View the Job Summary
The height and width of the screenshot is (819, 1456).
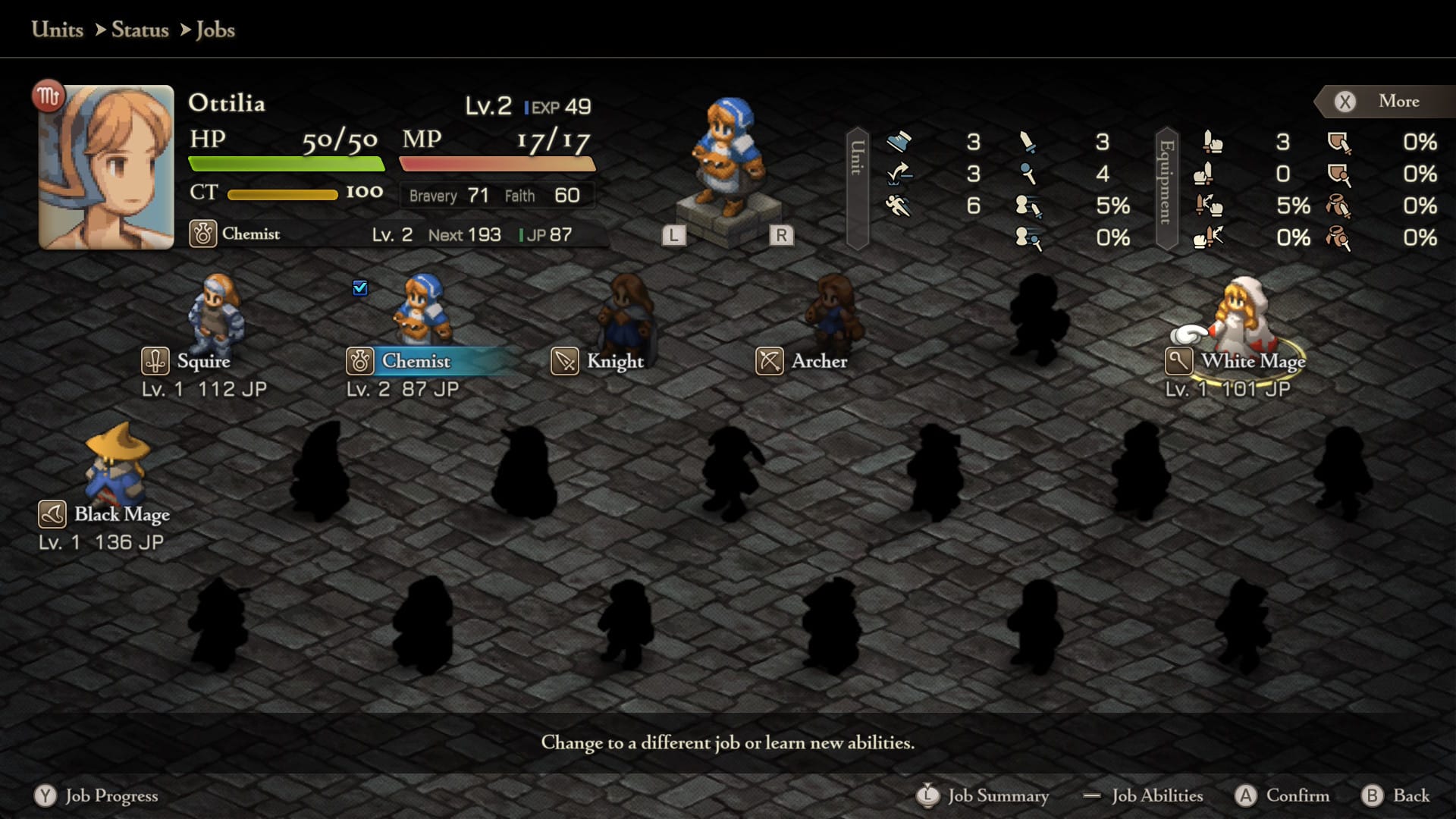[983, 795]
